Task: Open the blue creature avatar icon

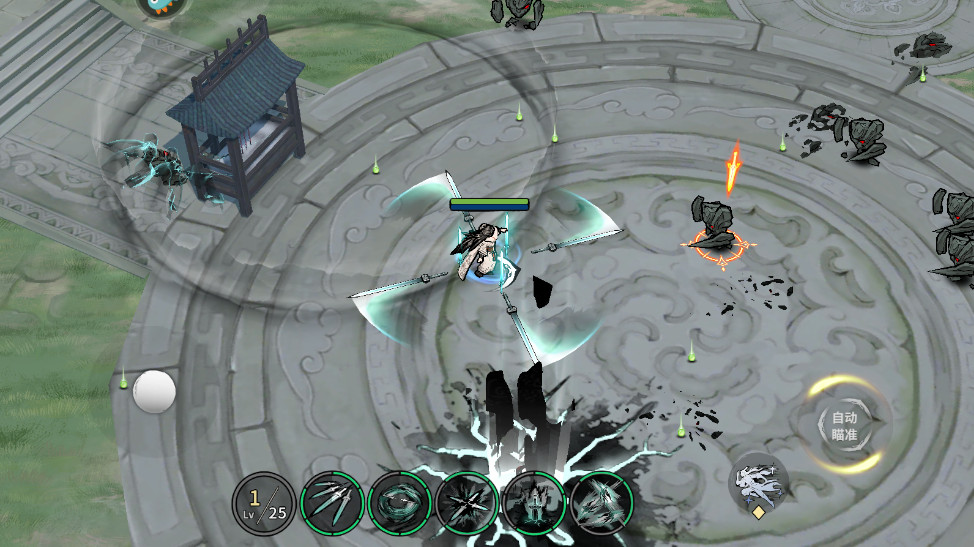Action: (163, 5)
